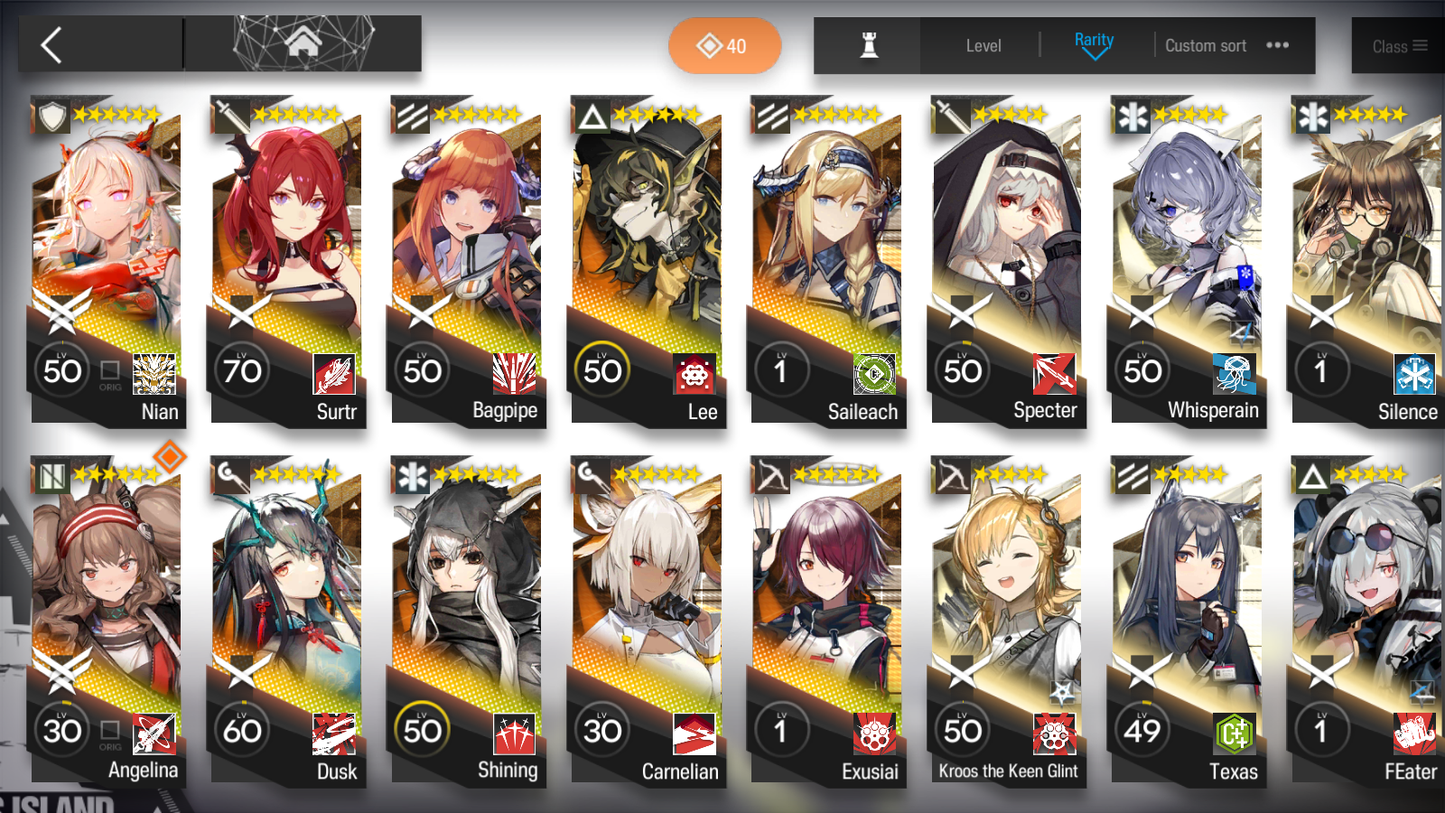
Task: Choose the Texas operator card
Action: tap(1188, 620)
